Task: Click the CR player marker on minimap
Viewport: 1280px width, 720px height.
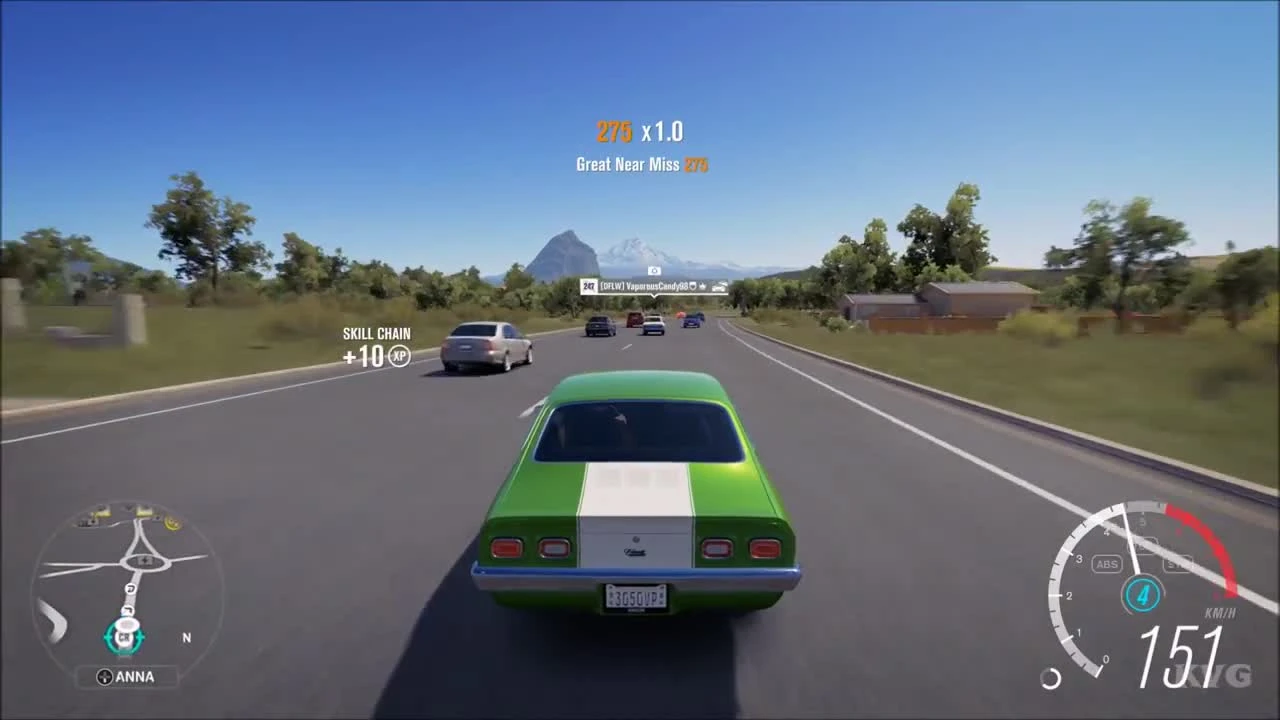Action: coord(123,637)
